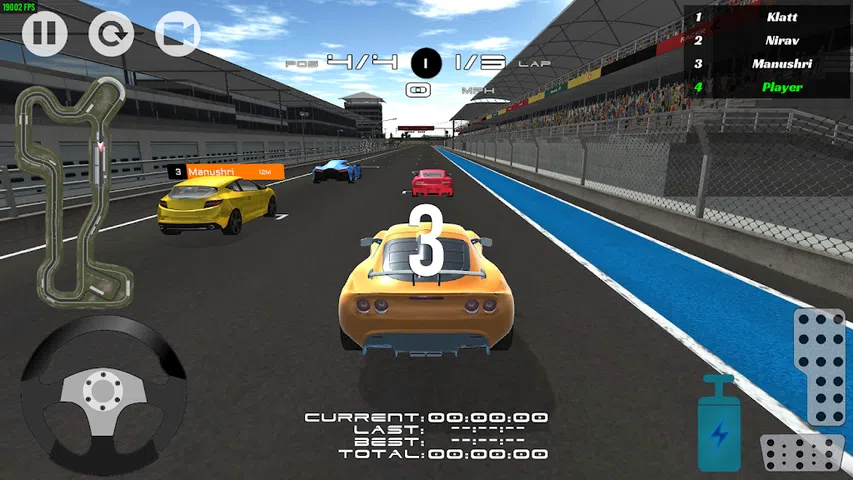Screen dimensions: 853x480
Task: Switch the camera view
Action: [x=178, y=34]
